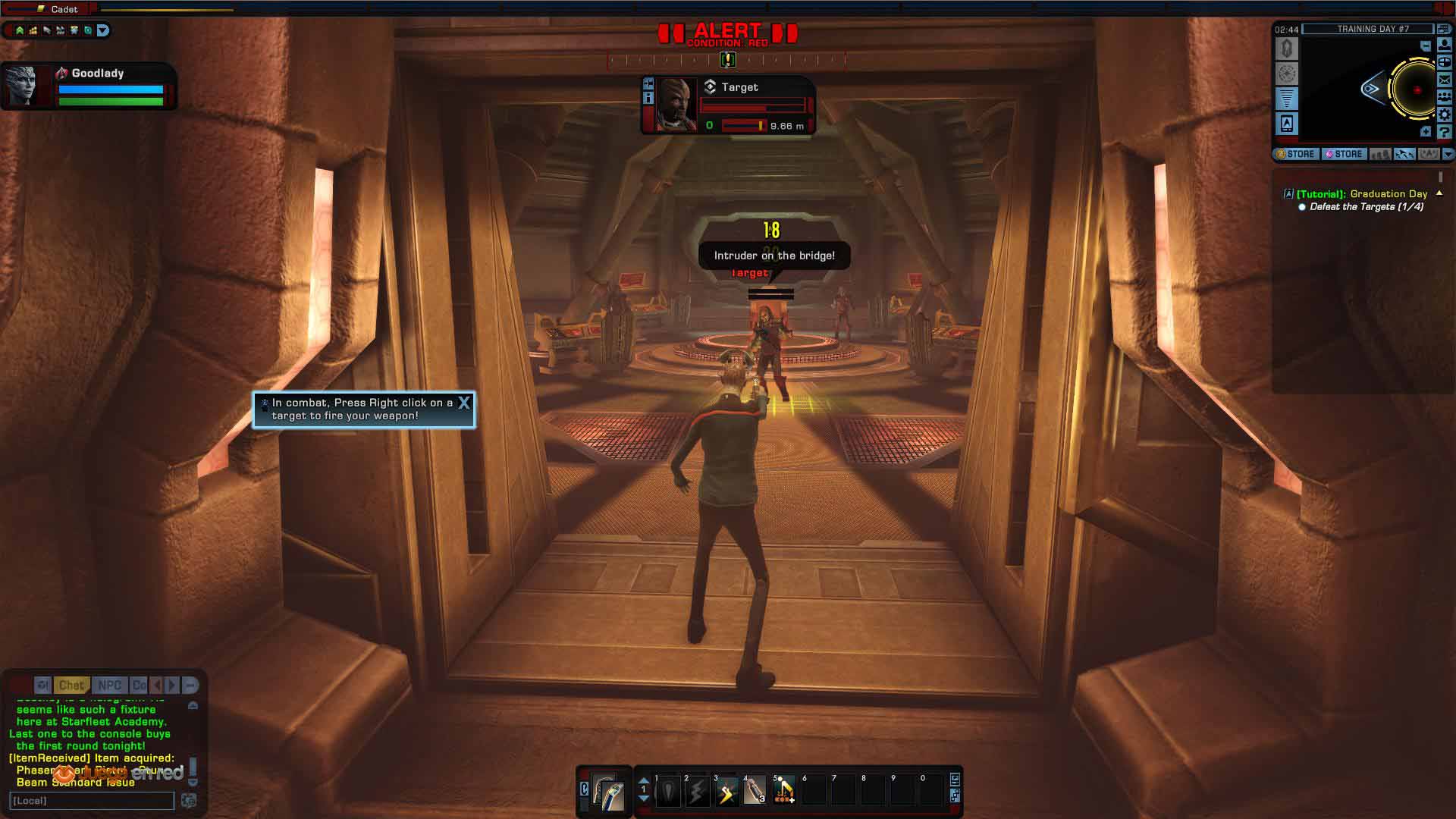Select the Chat tab
The width and height of the screenshot is (1456, 819).
(x=71, y=685)
